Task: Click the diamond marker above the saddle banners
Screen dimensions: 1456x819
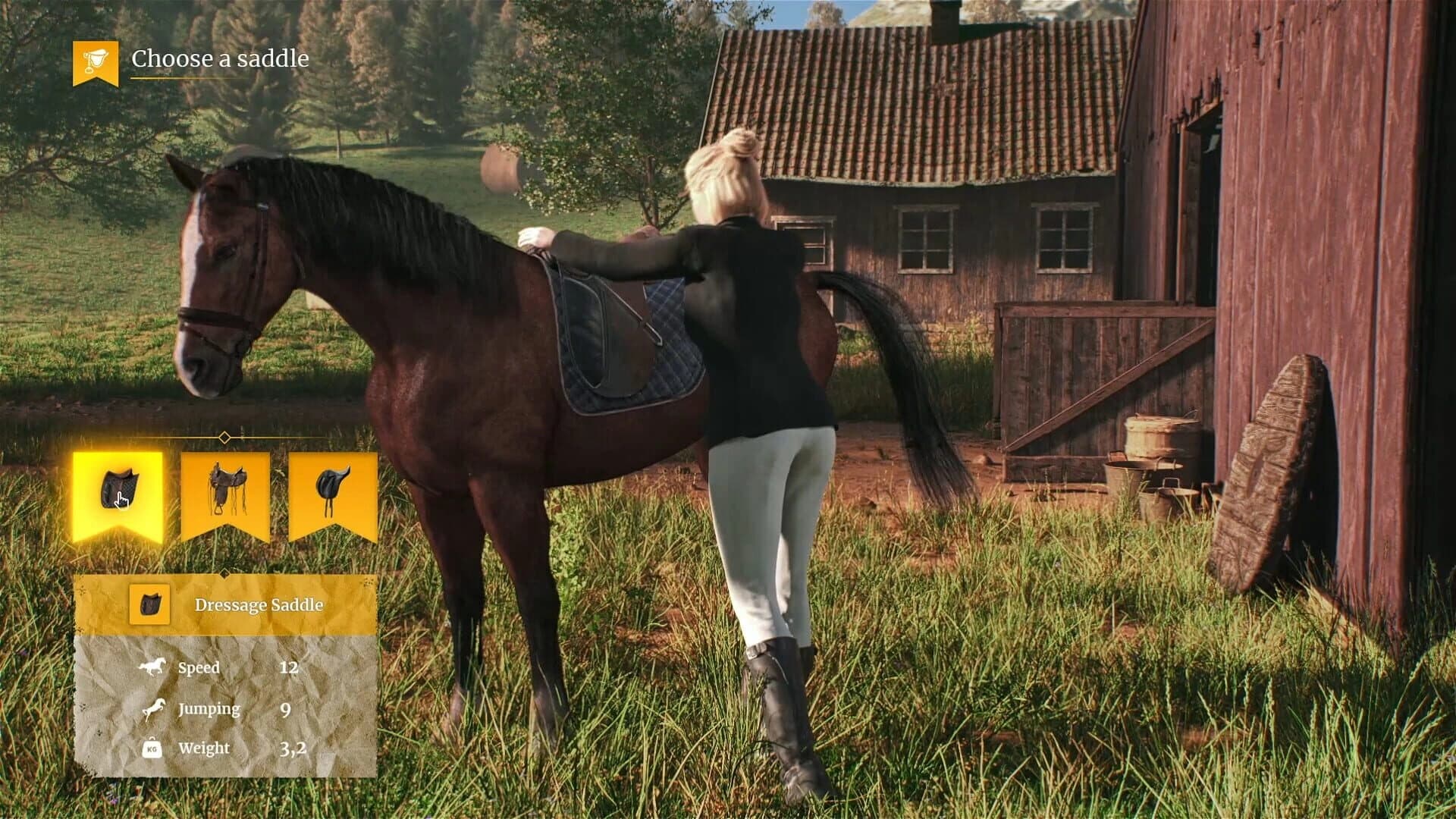Action: [x=226, y=436]
